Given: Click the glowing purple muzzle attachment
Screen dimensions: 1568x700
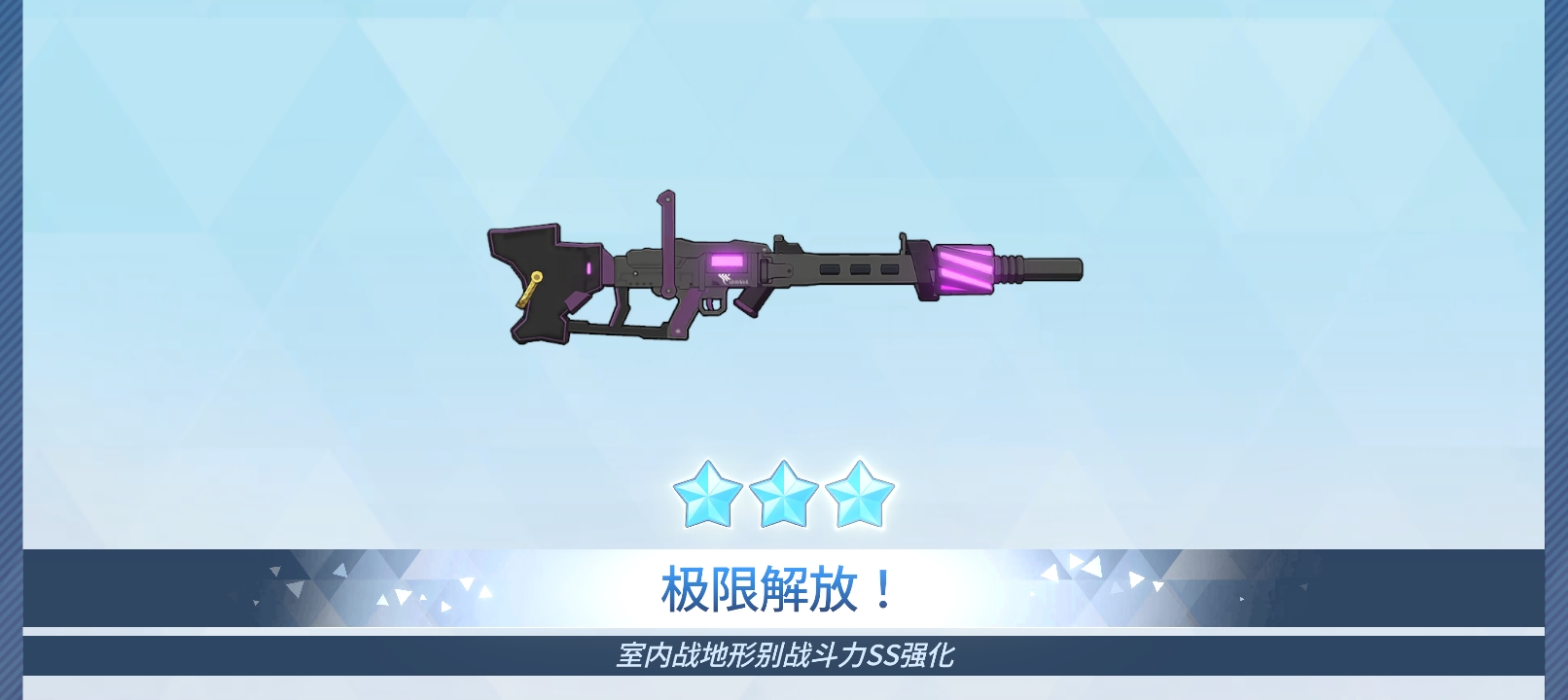Looking at the screenshot, I should (963, 270).
